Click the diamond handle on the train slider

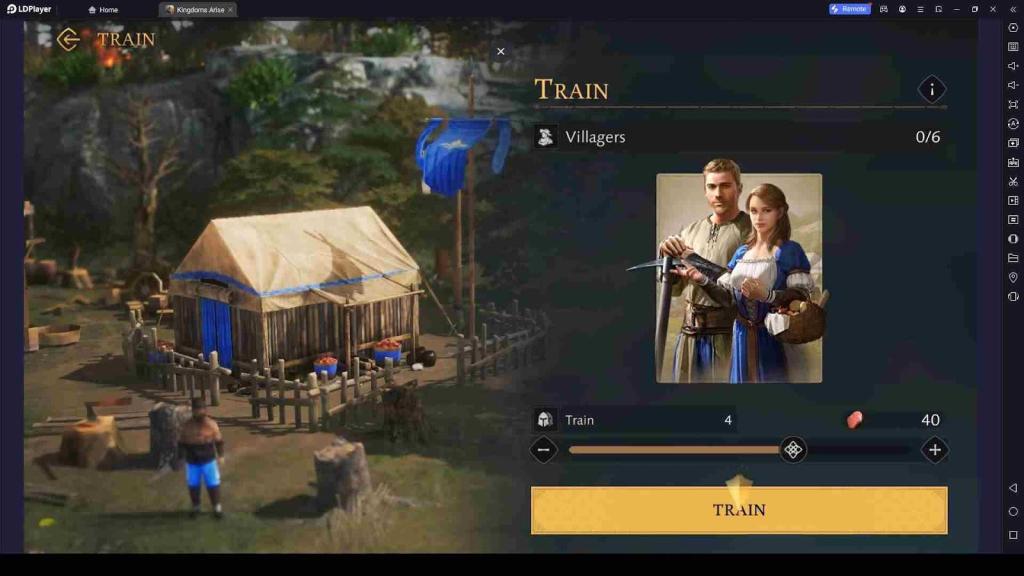point(793,450)
